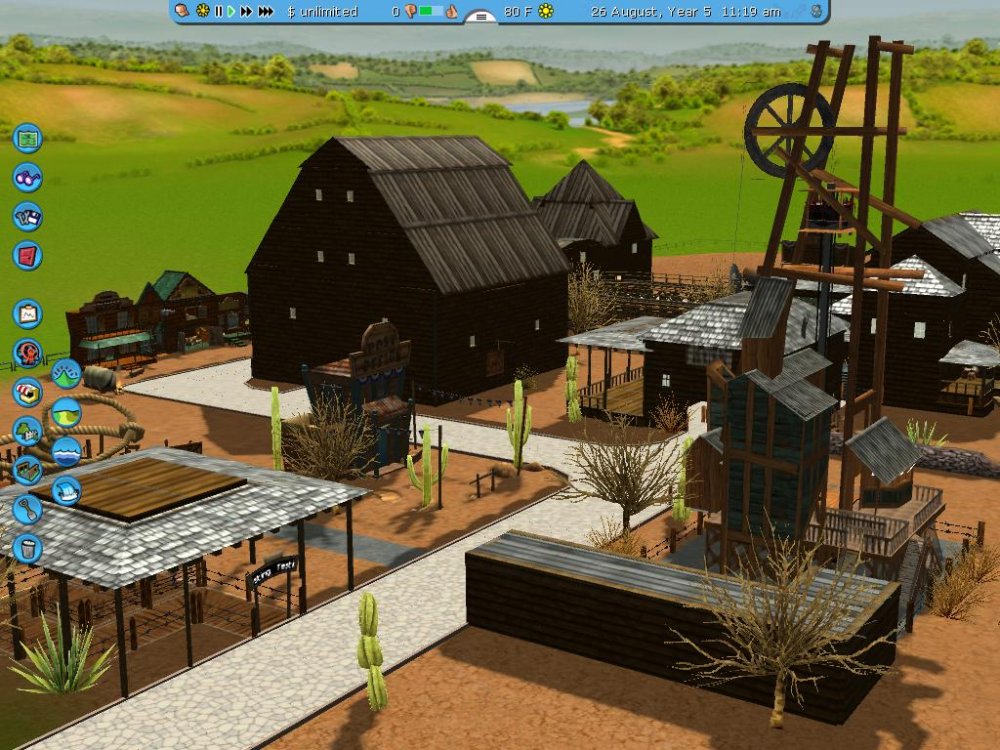The width and height of the screenshot is (1000, 750).
Task: Select the waterfall tool icon
Action: (66, 490)
